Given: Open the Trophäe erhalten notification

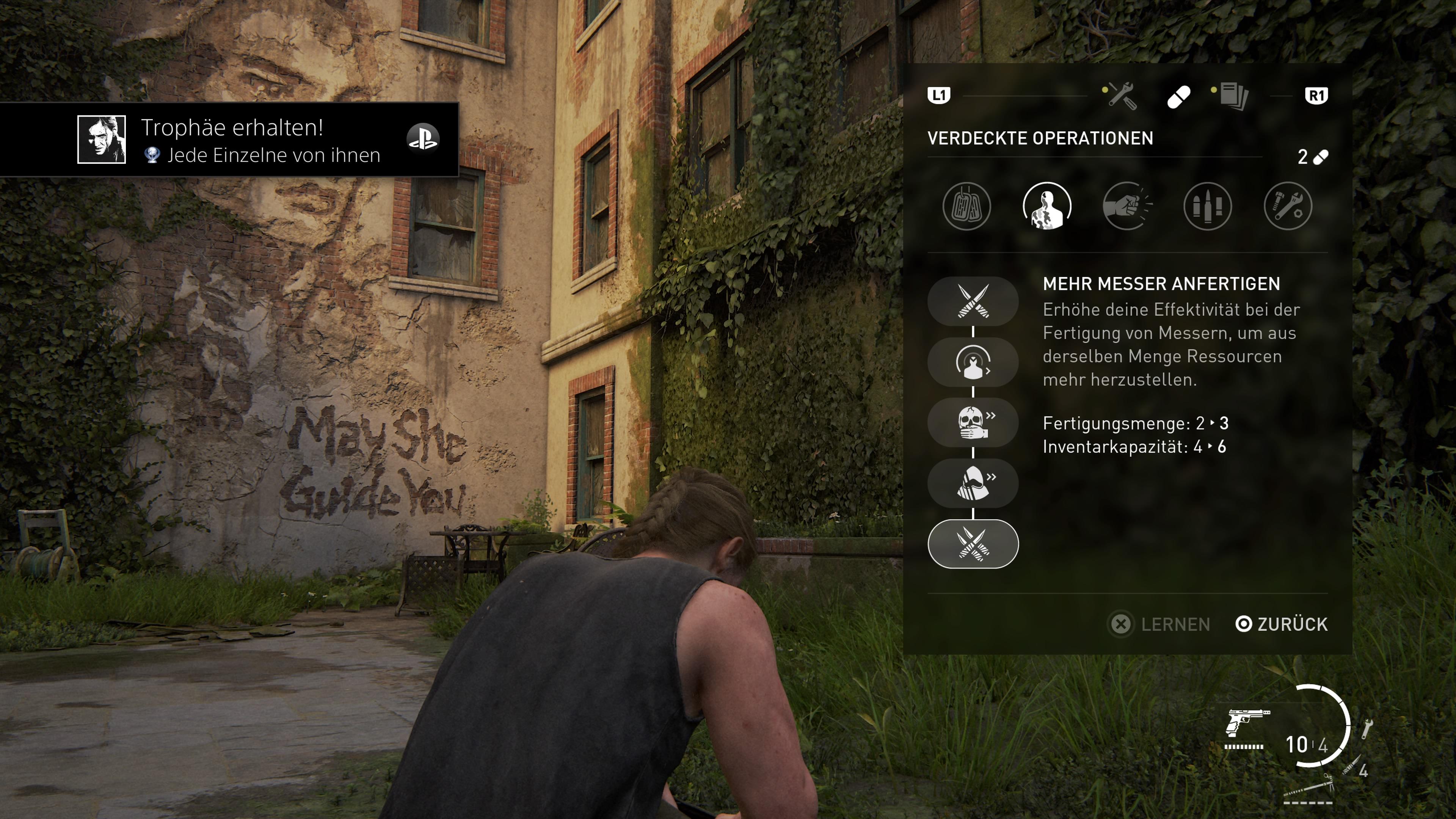Looking at the screenshot, I should pos(229,140).
